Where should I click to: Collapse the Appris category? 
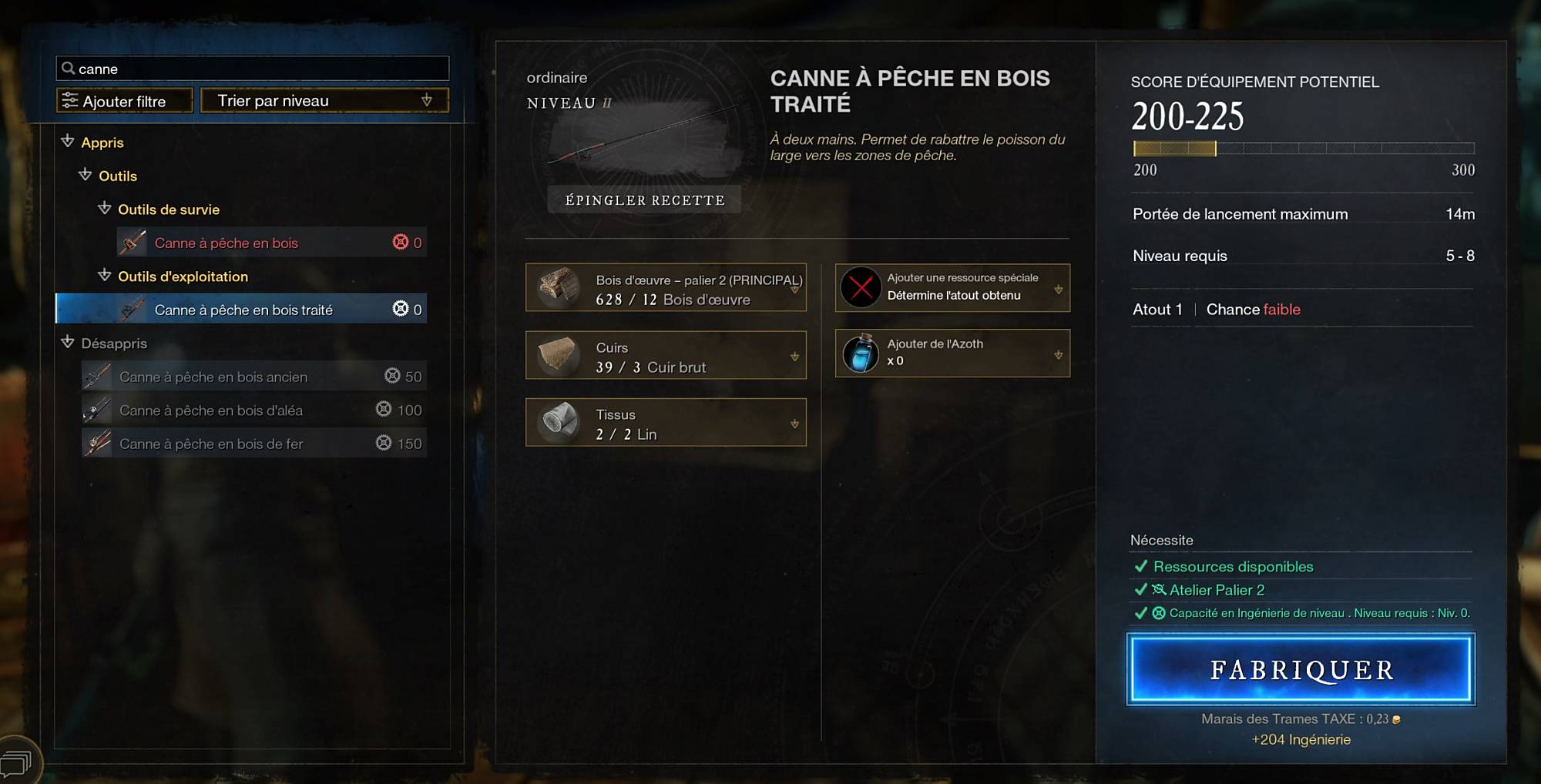(68, 142)
